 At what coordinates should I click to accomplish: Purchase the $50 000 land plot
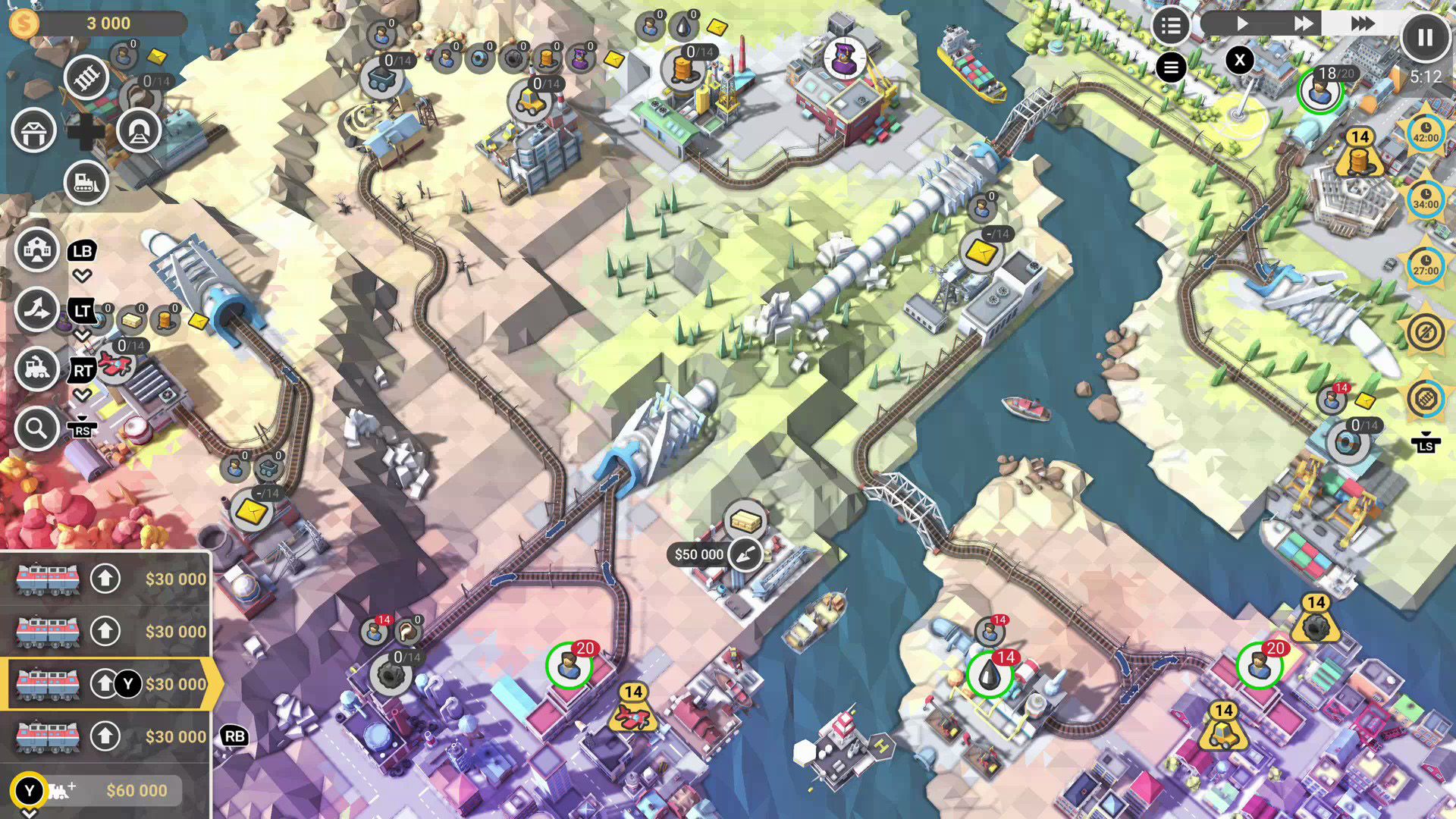[x=745, y=555]
